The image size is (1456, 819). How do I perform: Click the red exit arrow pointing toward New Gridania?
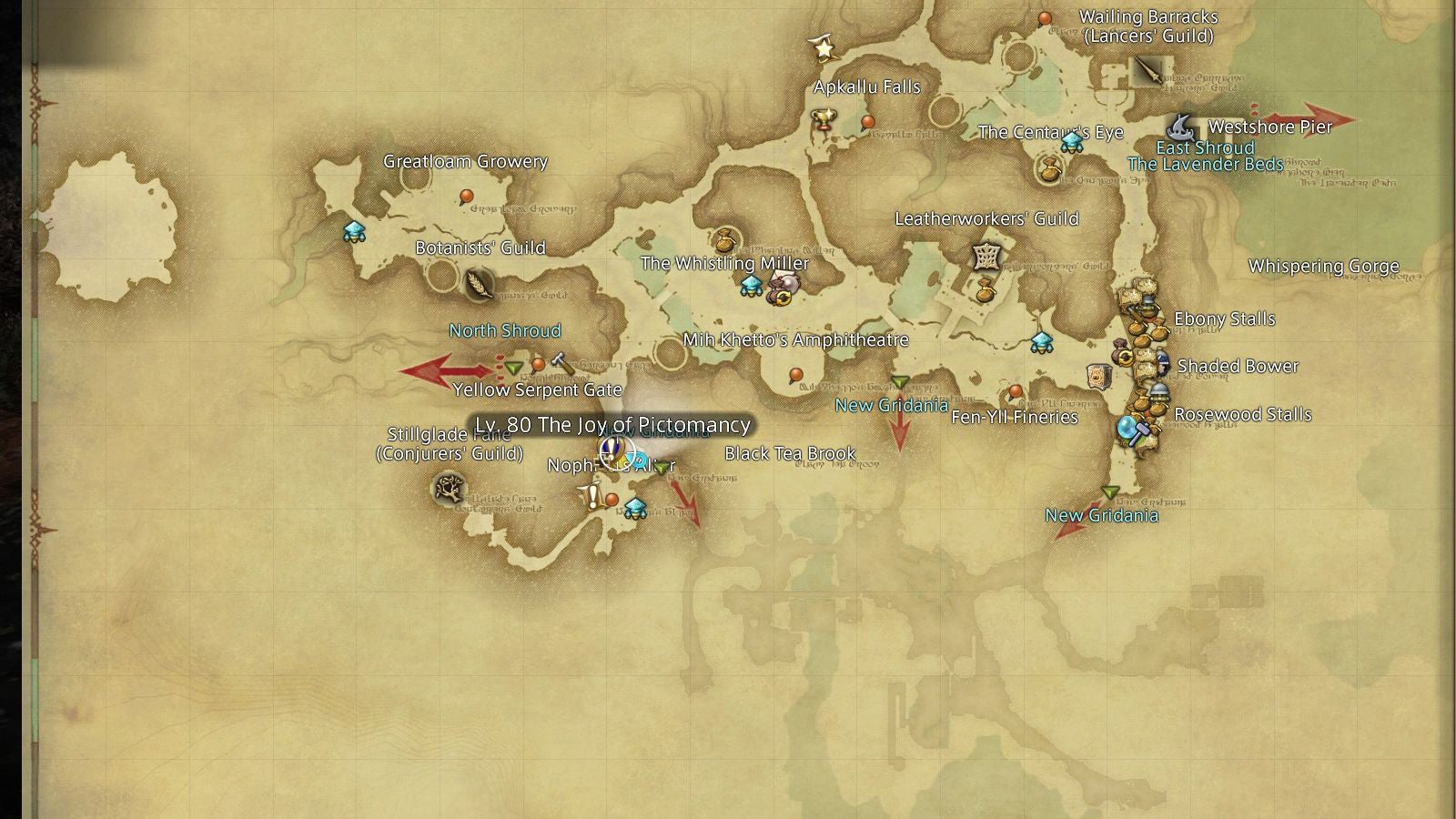tap(898, 428)
